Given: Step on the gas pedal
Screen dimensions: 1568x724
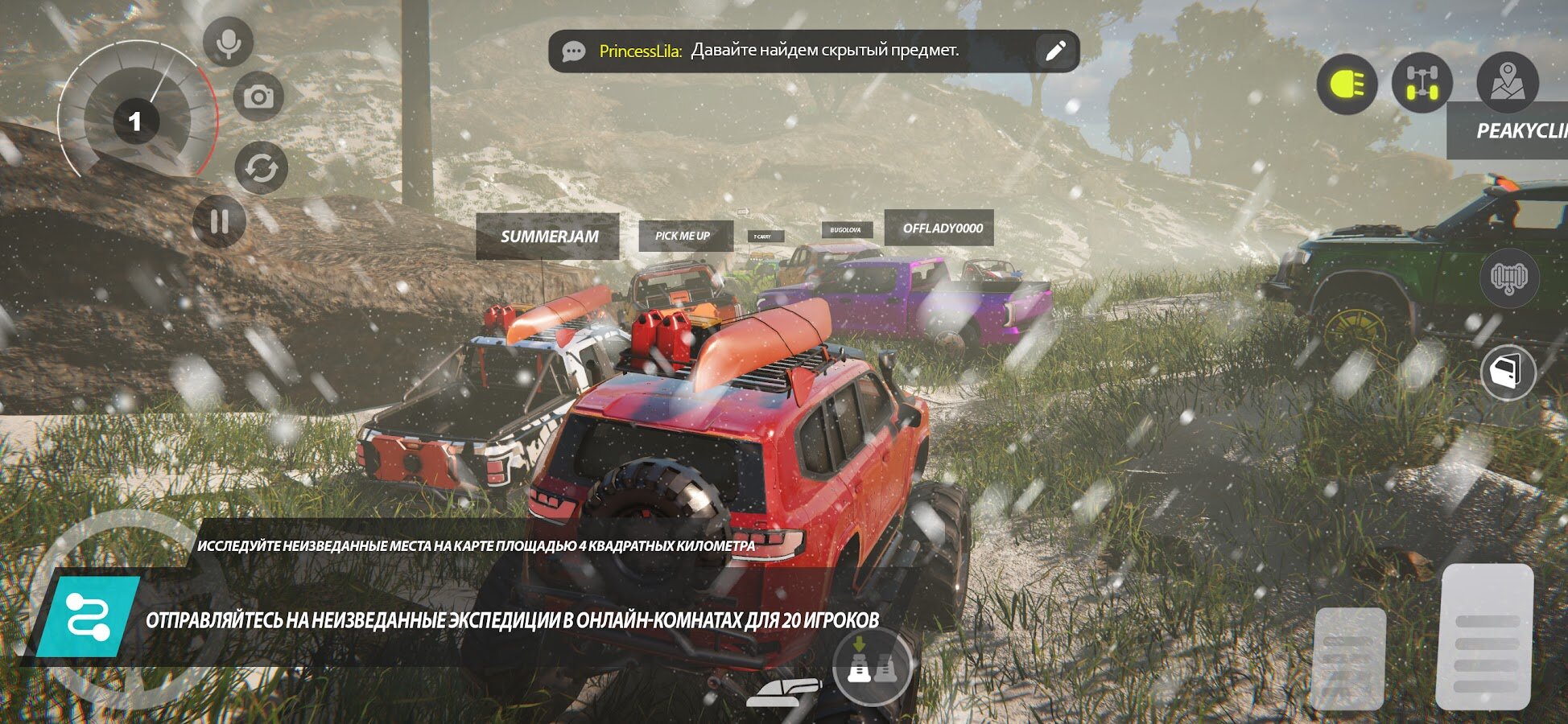Looking at the screenshot, I should point(1485,636).
